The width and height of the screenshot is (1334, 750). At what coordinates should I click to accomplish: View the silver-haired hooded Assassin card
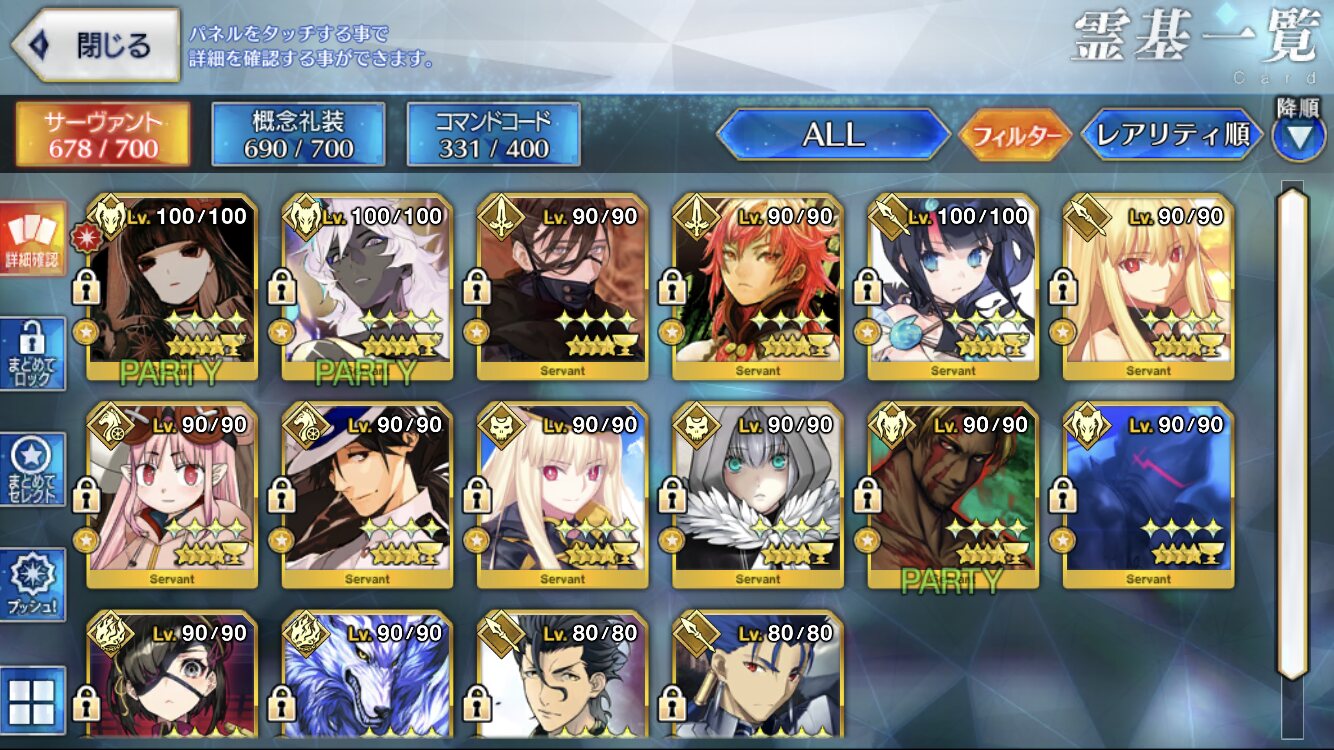point(757,496)
